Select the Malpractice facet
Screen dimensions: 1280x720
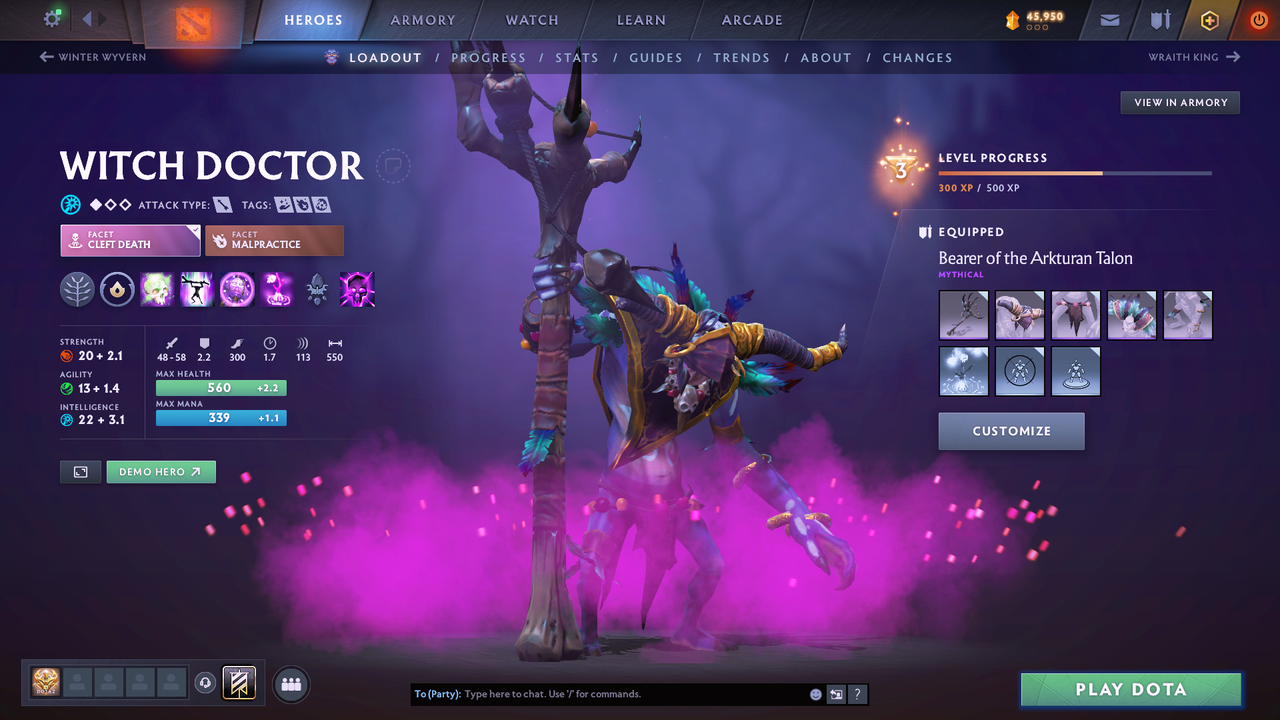tap(274, 240)
